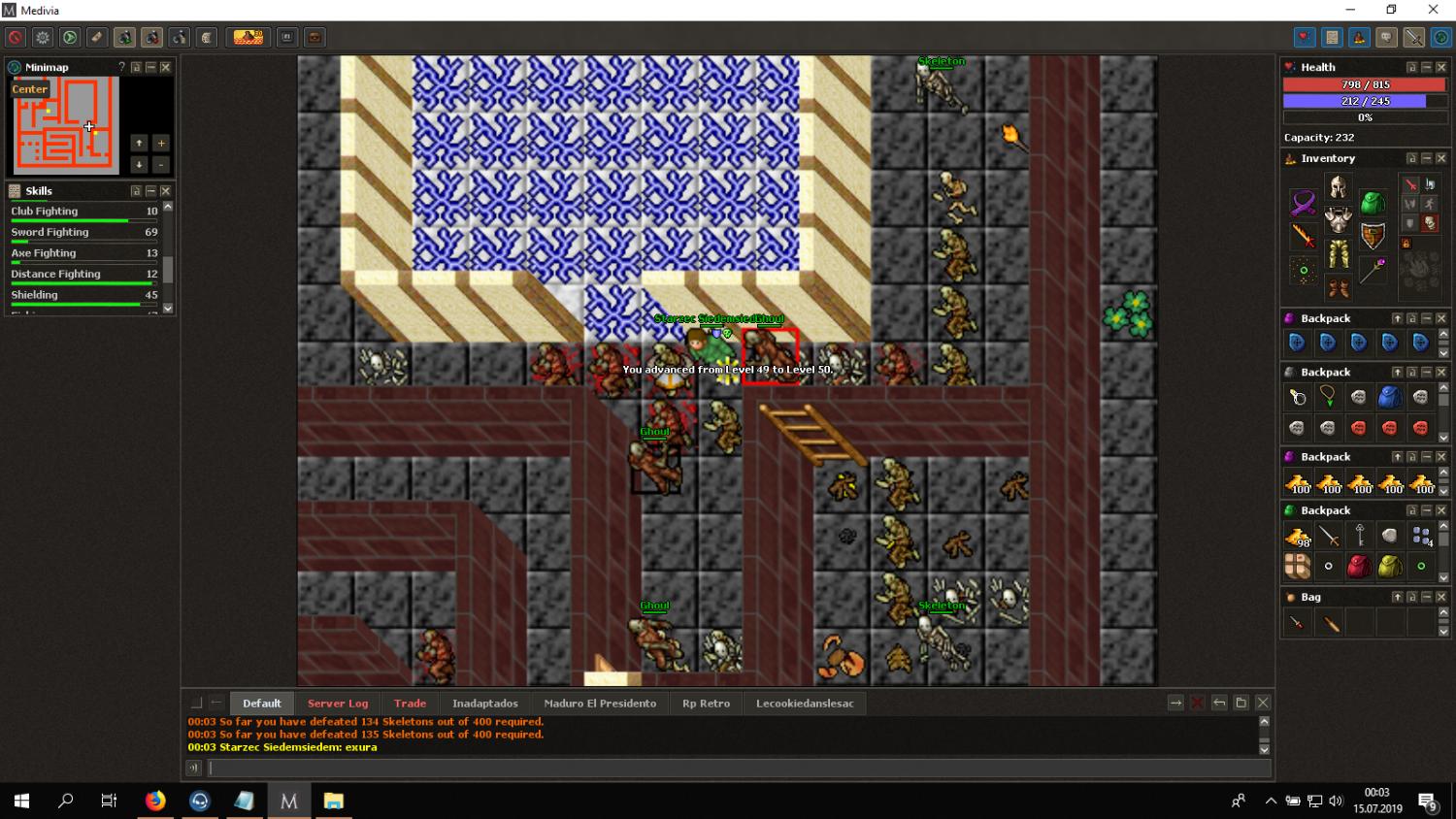Open the red backpack item
The height and width of the screenshot is (819, 1456).
[1359, 567]
